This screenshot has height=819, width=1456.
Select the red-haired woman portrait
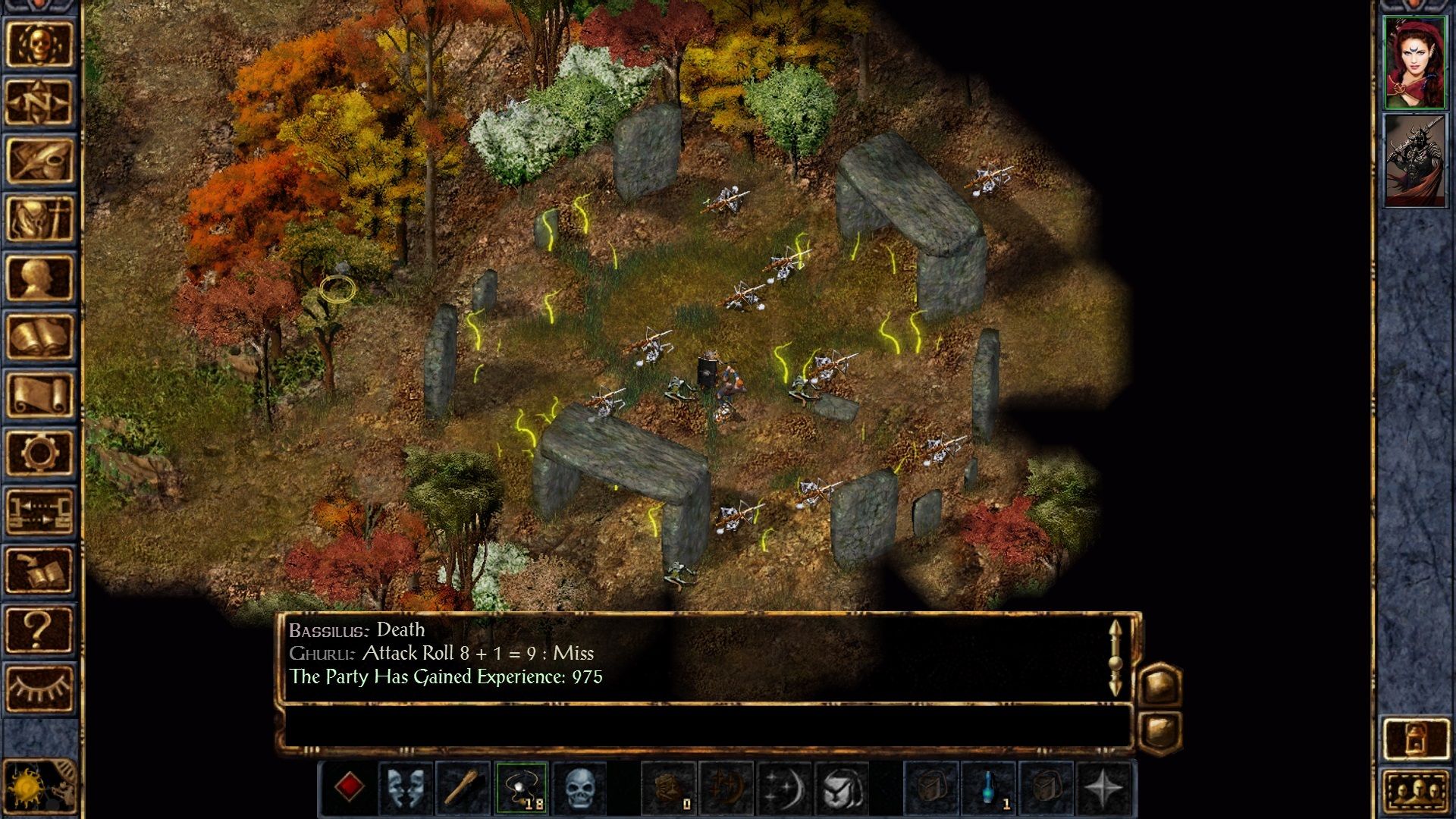tap(1414, 62)
